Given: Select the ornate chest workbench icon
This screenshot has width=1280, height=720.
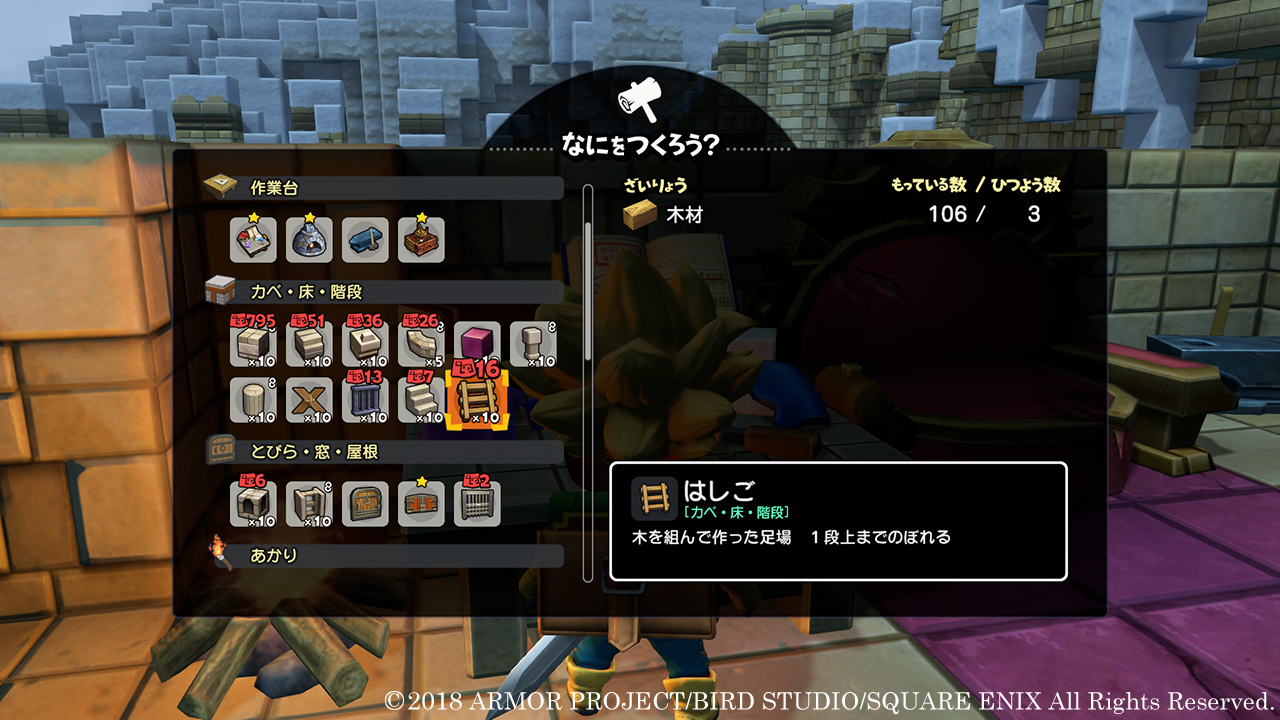Looking at the screenshot, I should click(x=420, y=240).
